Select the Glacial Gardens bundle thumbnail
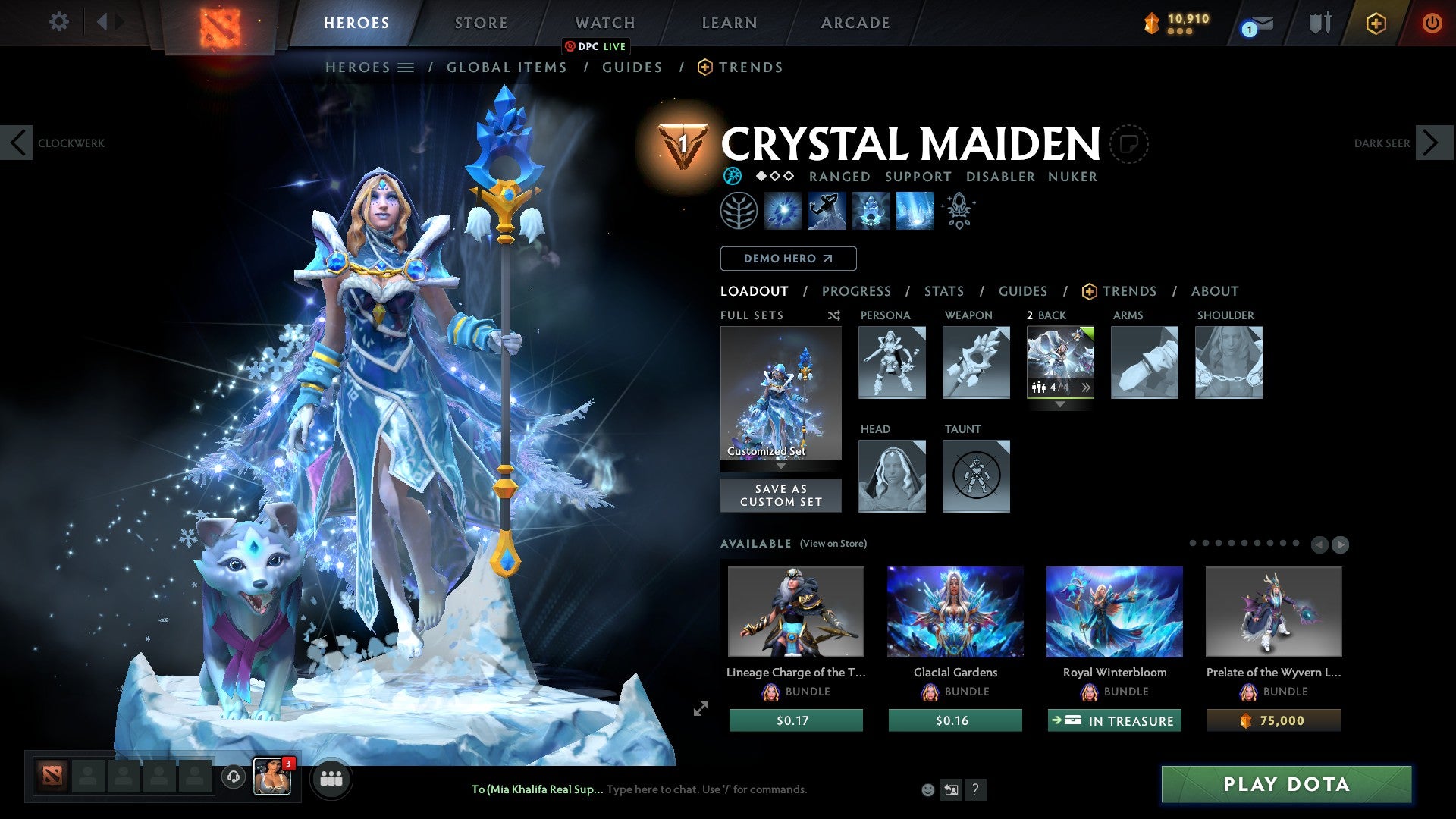The image size is (1456, 819). click(954, 612)
